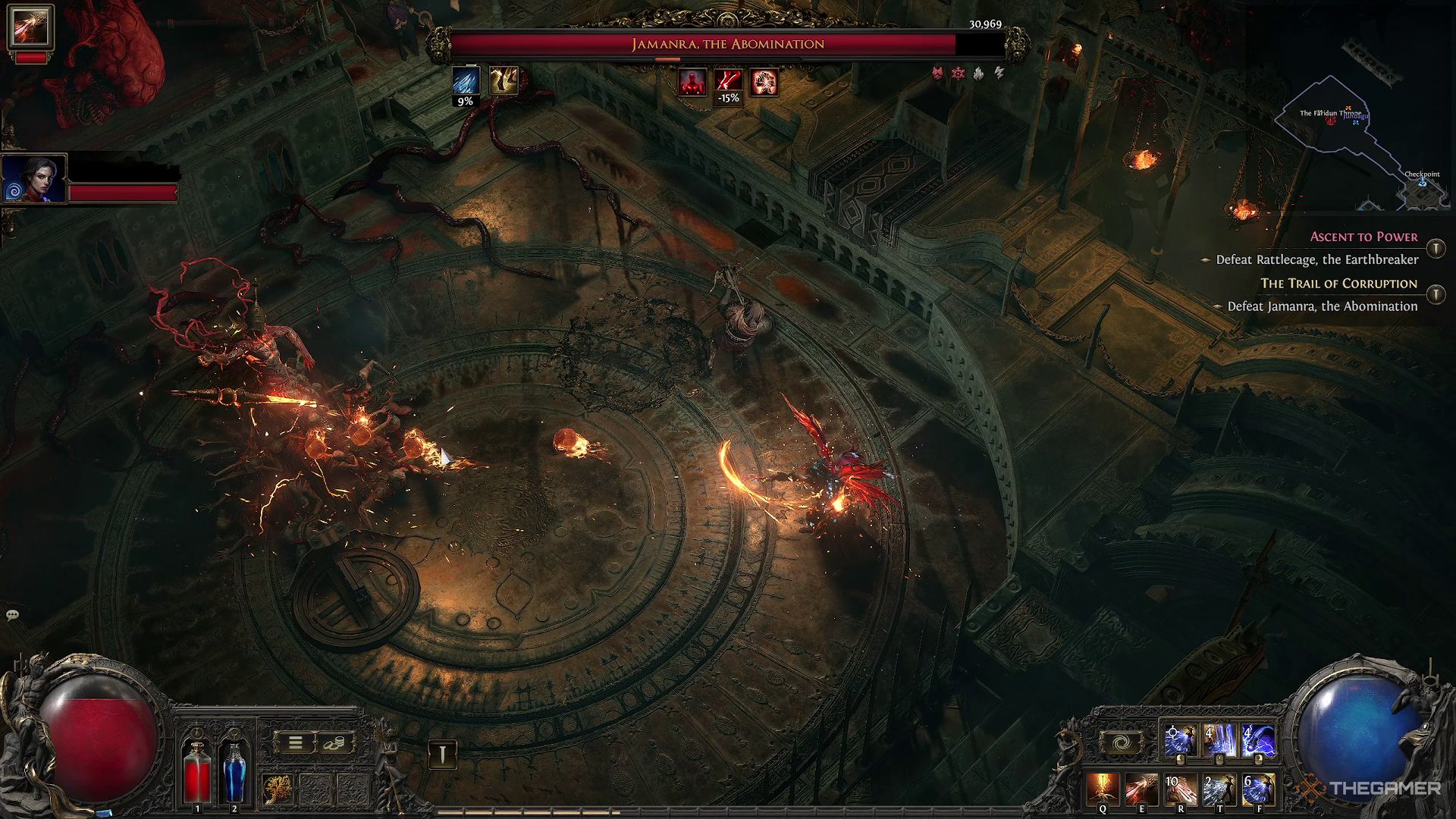This screenshot has height=819, width=1456.
Task: Open the coins and rings shop button
Action: (333, 743)
